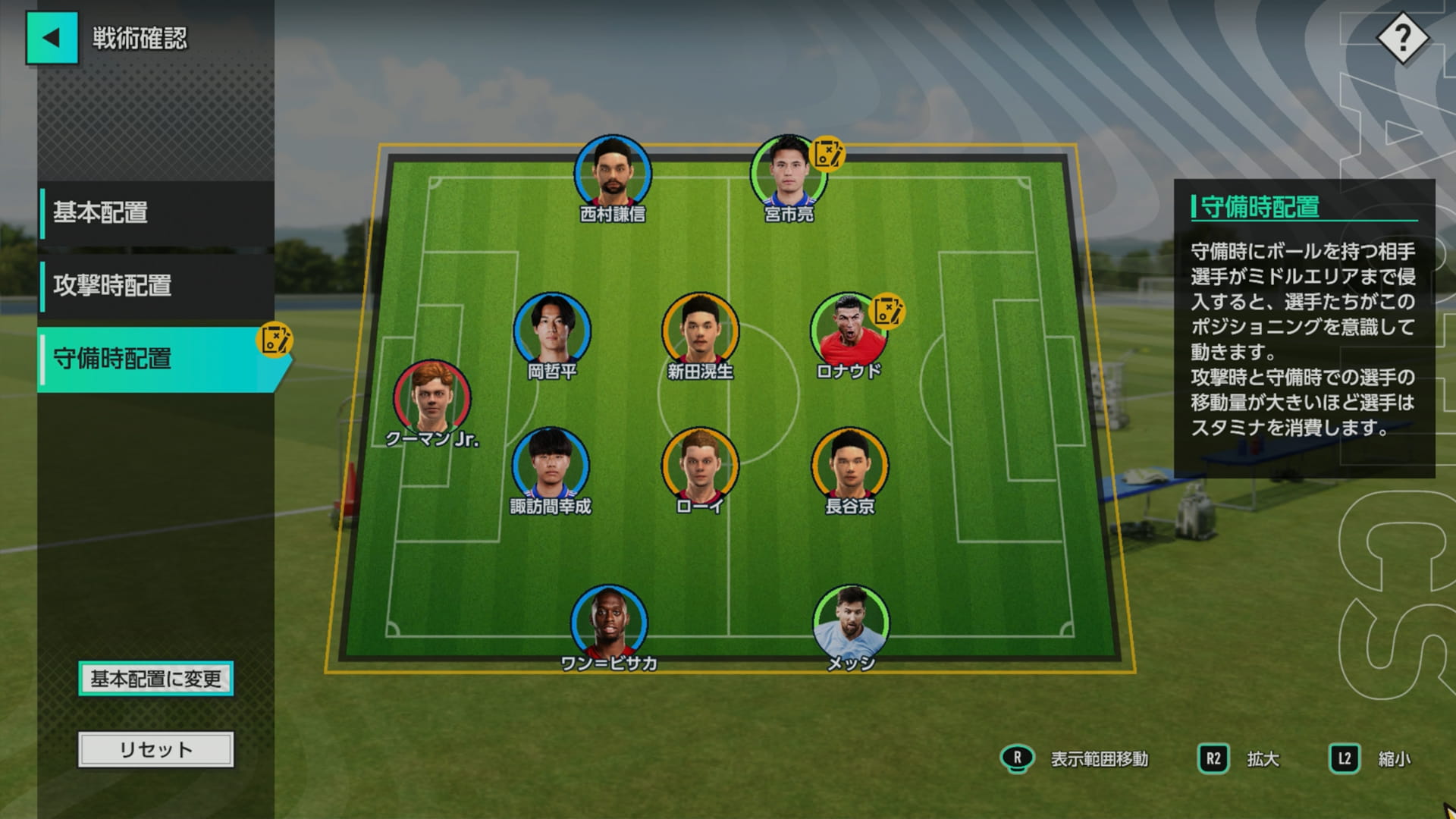Switch to the 攻撃時配置 tab
This screenshot has width=1456, height=819.
tap(156, 286)
